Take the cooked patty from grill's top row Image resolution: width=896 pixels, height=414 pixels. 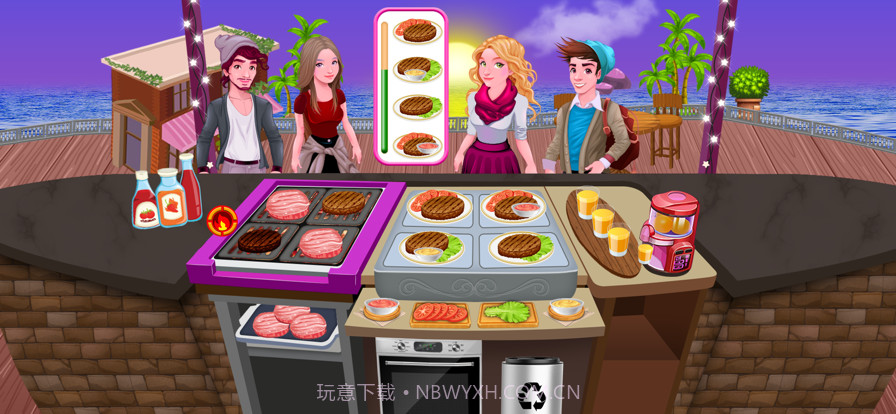(344, 203)
